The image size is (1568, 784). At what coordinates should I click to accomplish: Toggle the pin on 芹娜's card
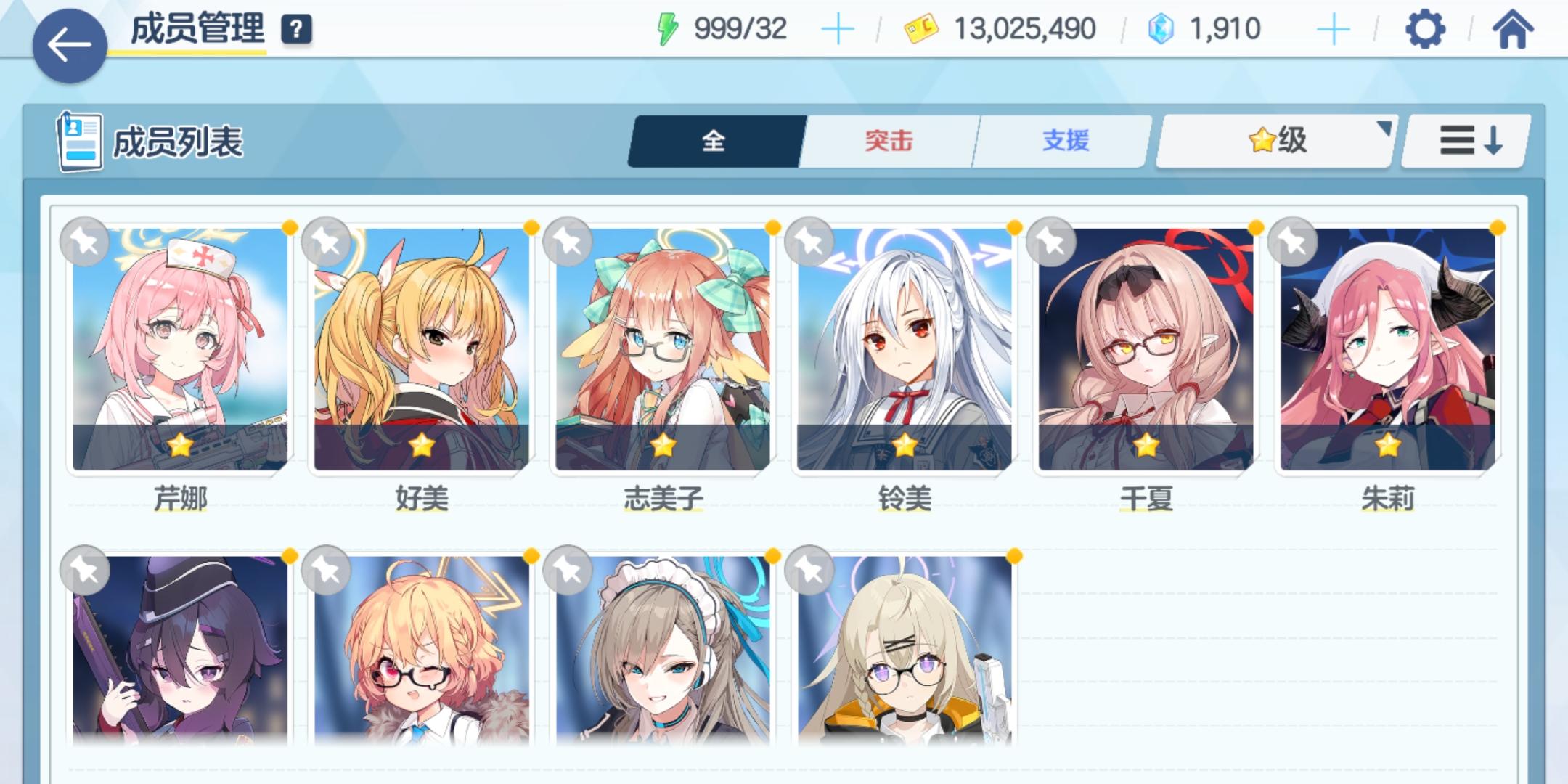86,242
